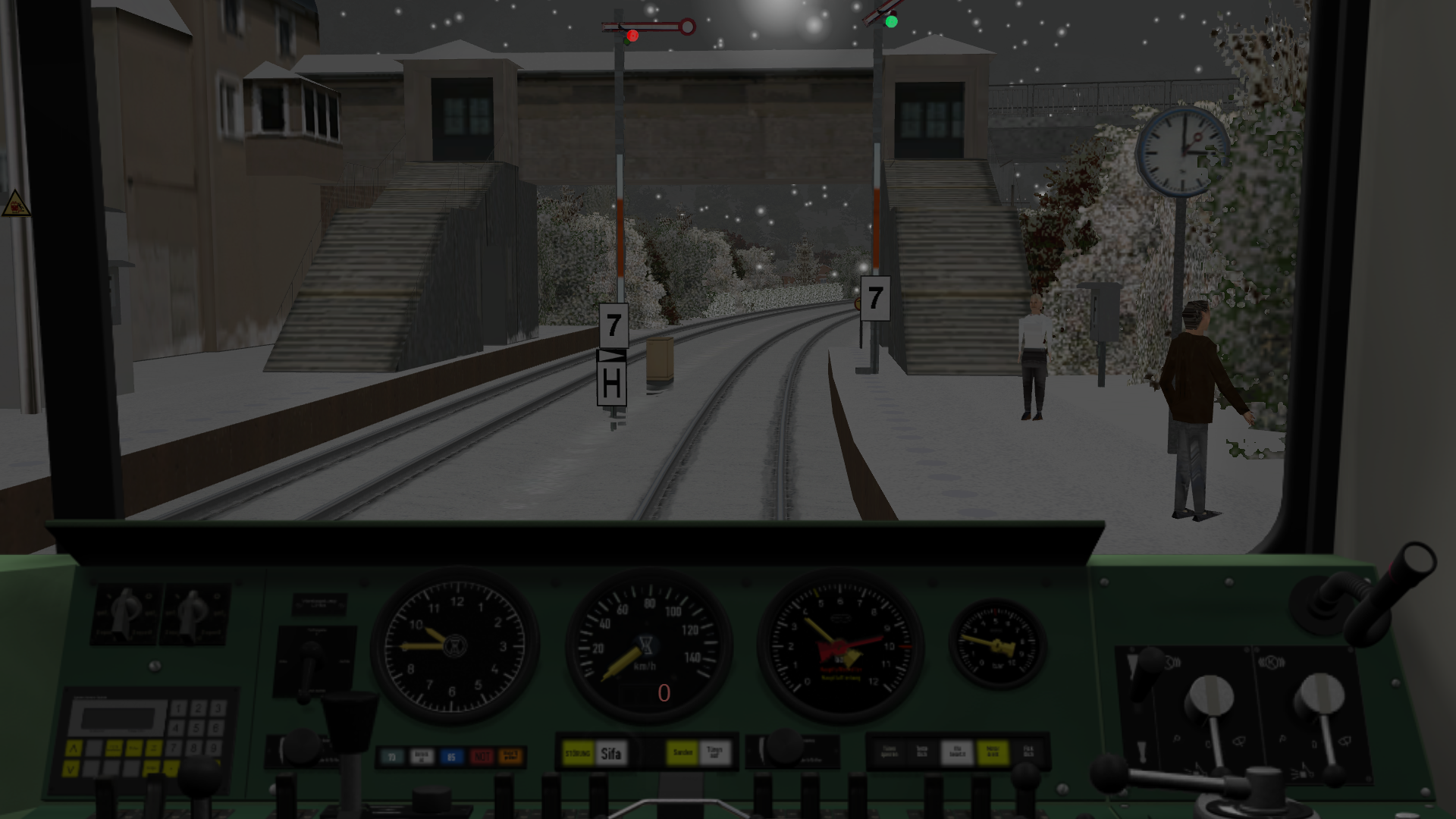
Task: Tap digit 1 on the cab keypad
Action: click(178, 709)
